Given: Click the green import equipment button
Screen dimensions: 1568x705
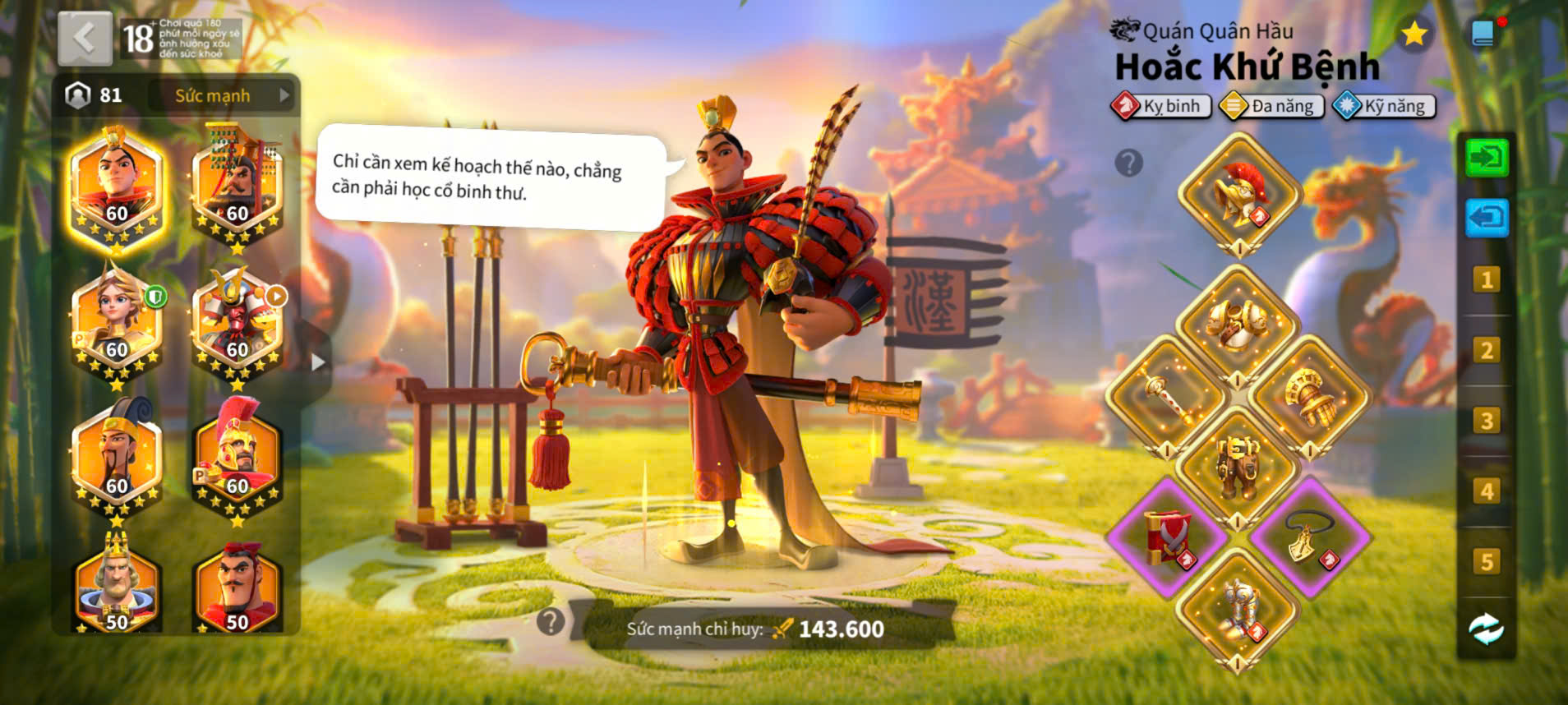Looking at the screenshot, I should point(1487,157).
